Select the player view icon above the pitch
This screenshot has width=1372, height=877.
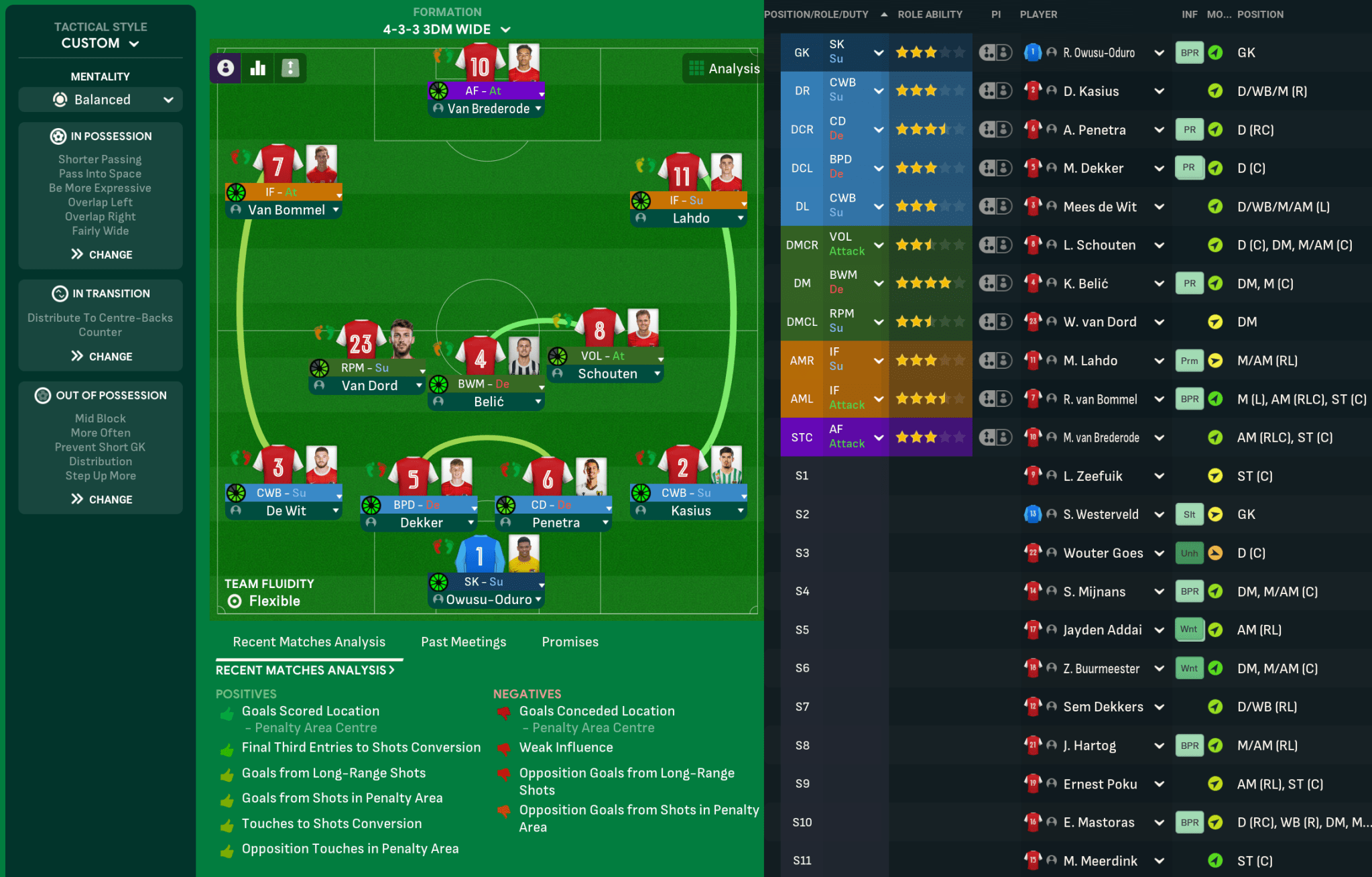(x=226, y=68)
